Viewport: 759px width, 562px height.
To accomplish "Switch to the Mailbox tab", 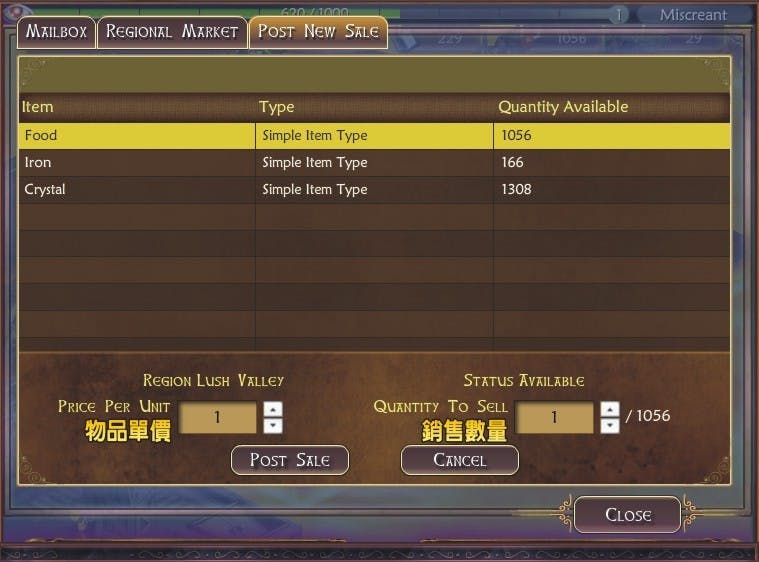I will tap(56, 31).
